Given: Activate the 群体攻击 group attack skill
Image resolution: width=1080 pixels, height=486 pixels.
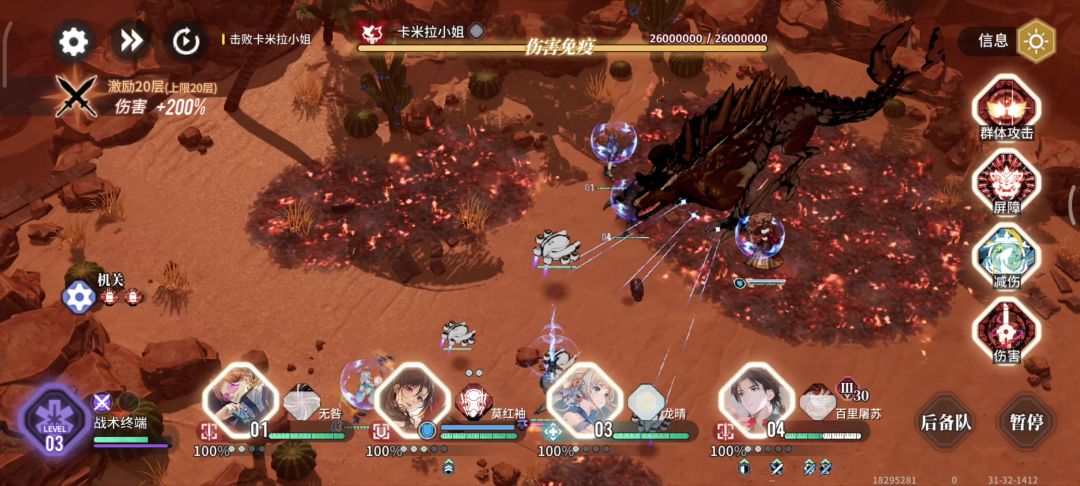Looking at the screenshot, I should click(1006, 104).
